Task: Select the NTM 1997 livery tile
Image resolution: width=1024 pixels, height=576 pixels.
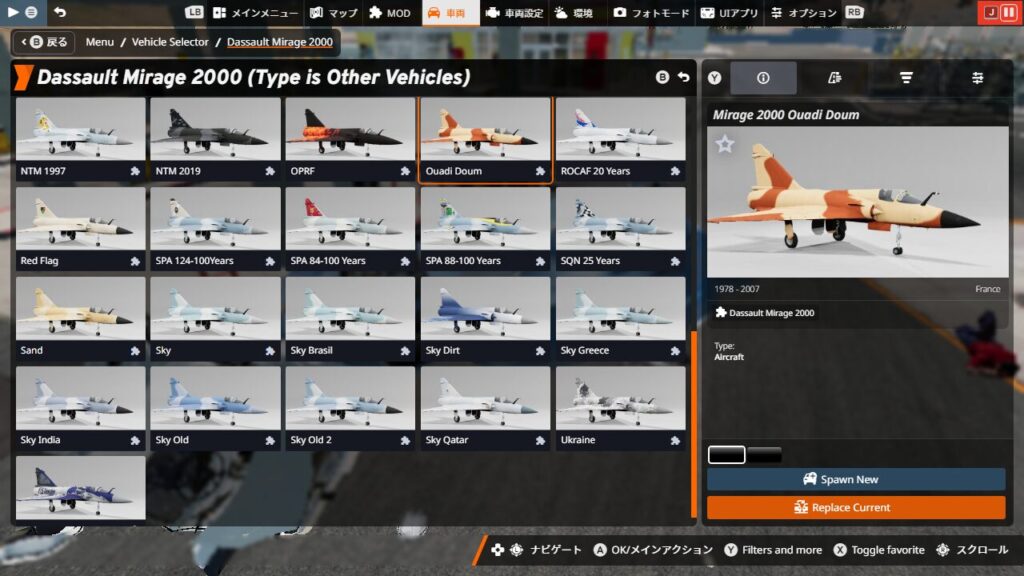Action: (81, 139)
